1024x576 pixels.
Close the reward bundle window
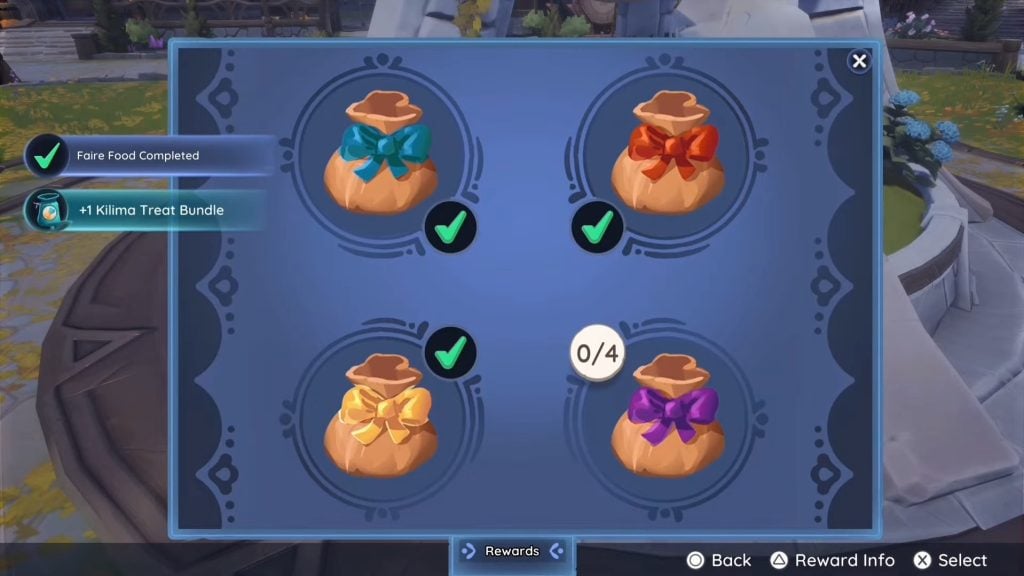tap(859, 62)
